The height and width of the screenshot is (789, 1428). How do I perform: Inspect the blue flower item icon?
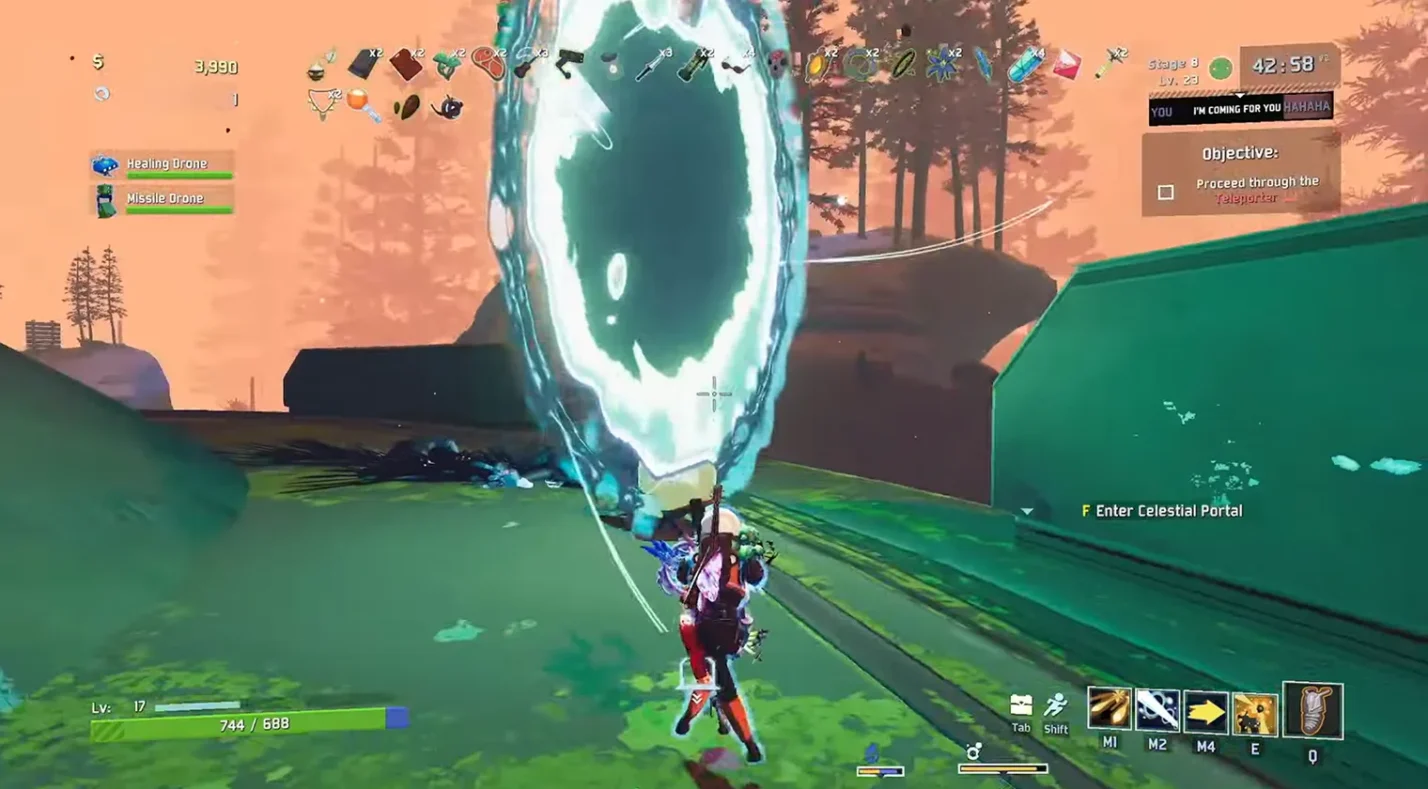pyautogui.click(x=941, y=64)
